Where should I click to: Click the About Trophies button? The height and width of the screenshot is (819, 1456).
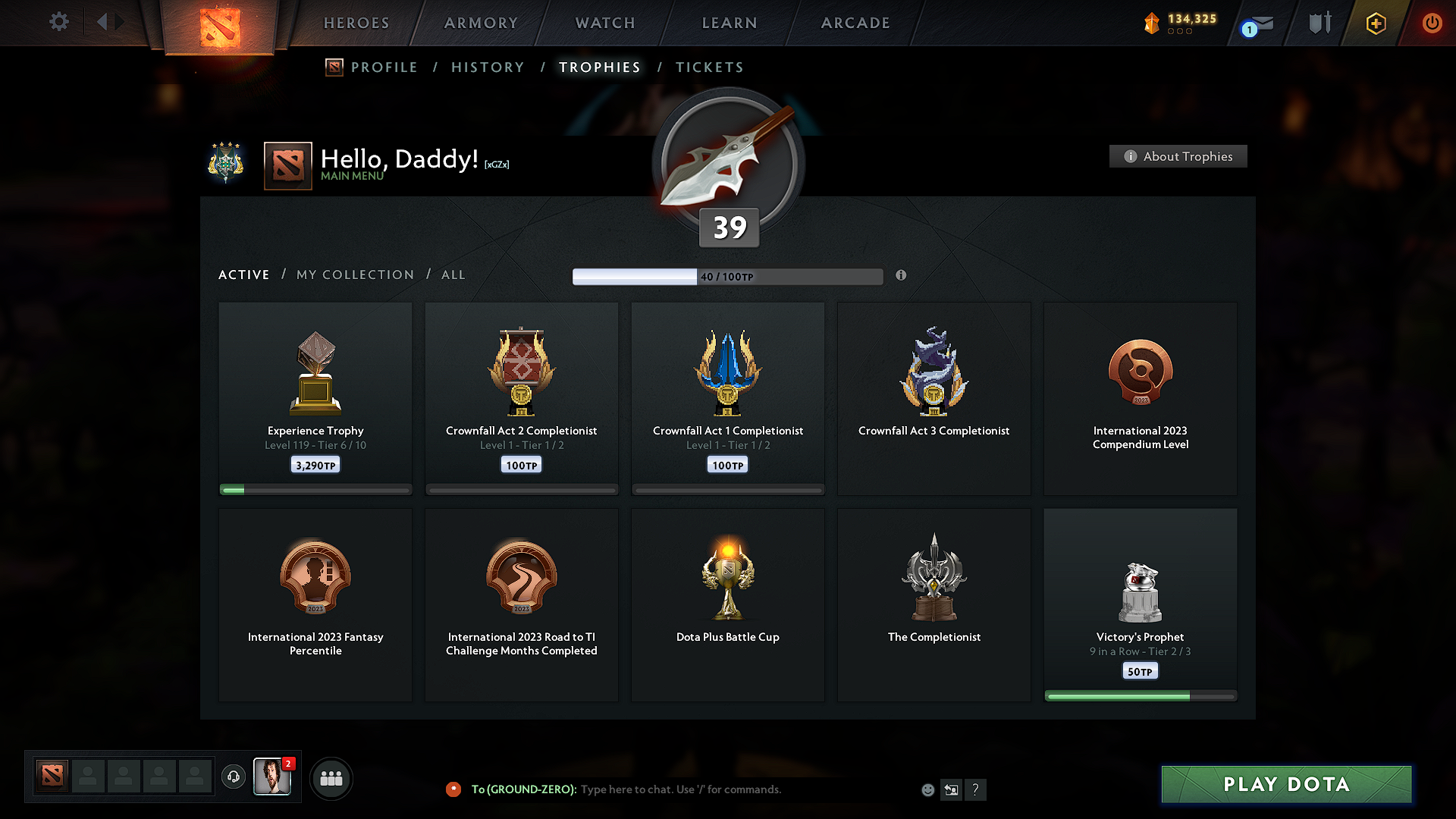coord(1177,156)
